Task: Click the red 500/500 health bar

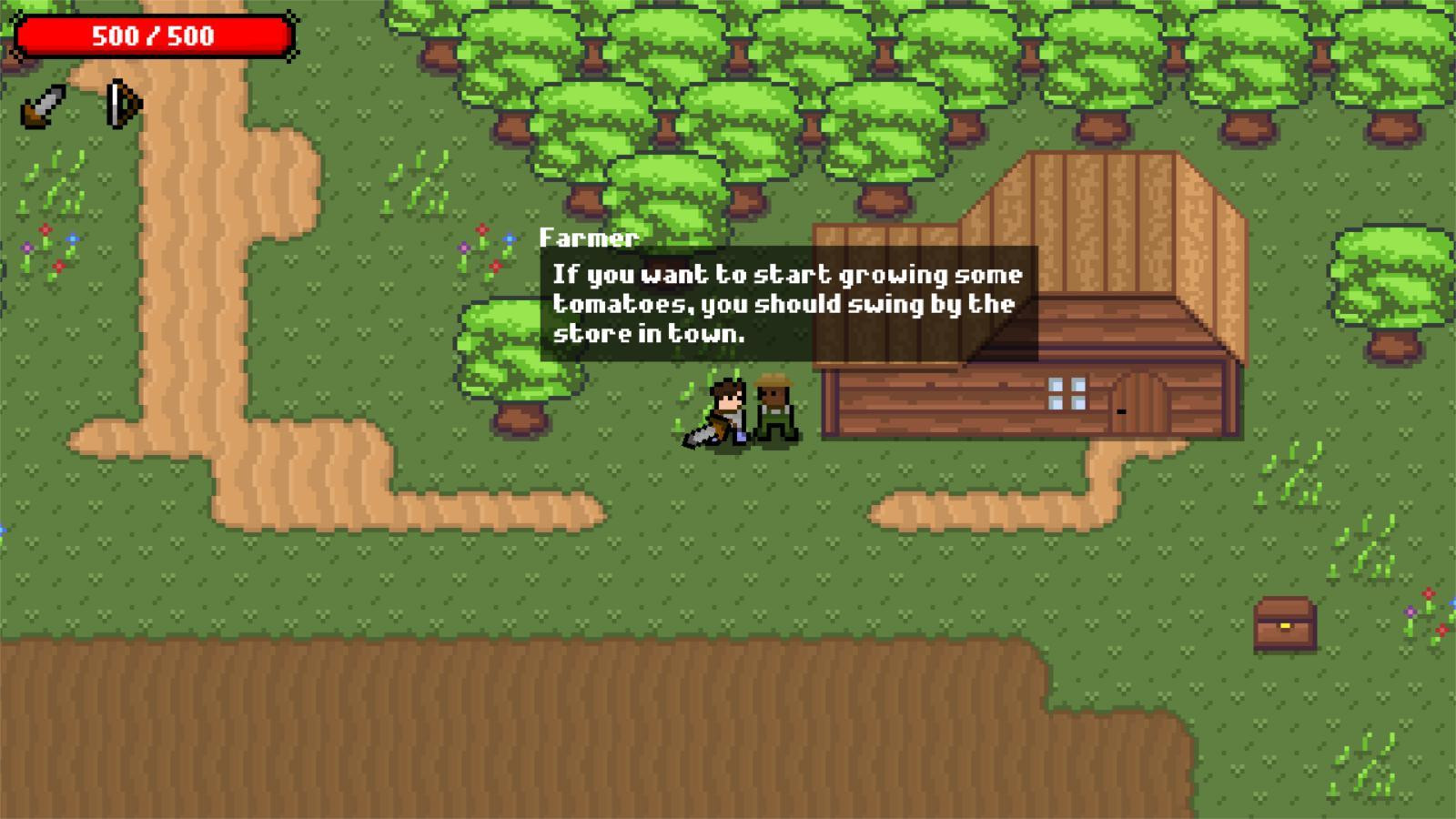Action: click(153, 36)
